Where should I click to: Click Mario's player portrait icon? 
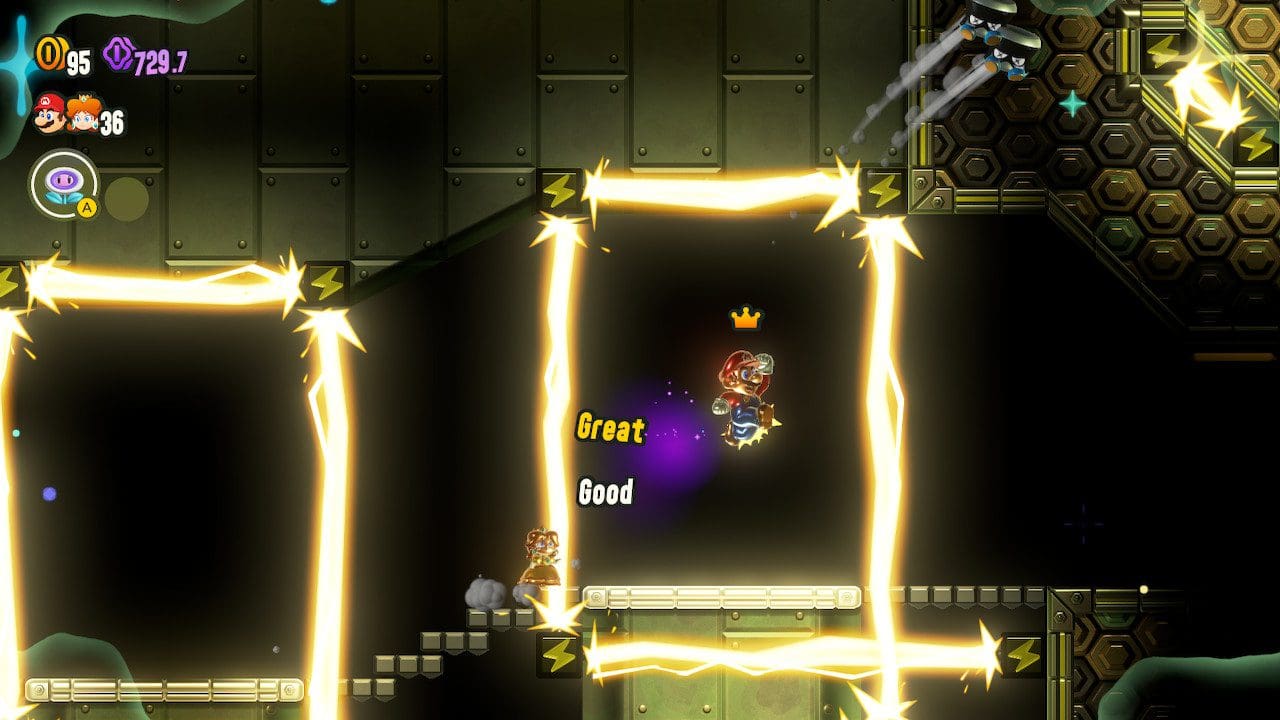tap(48, 113)
